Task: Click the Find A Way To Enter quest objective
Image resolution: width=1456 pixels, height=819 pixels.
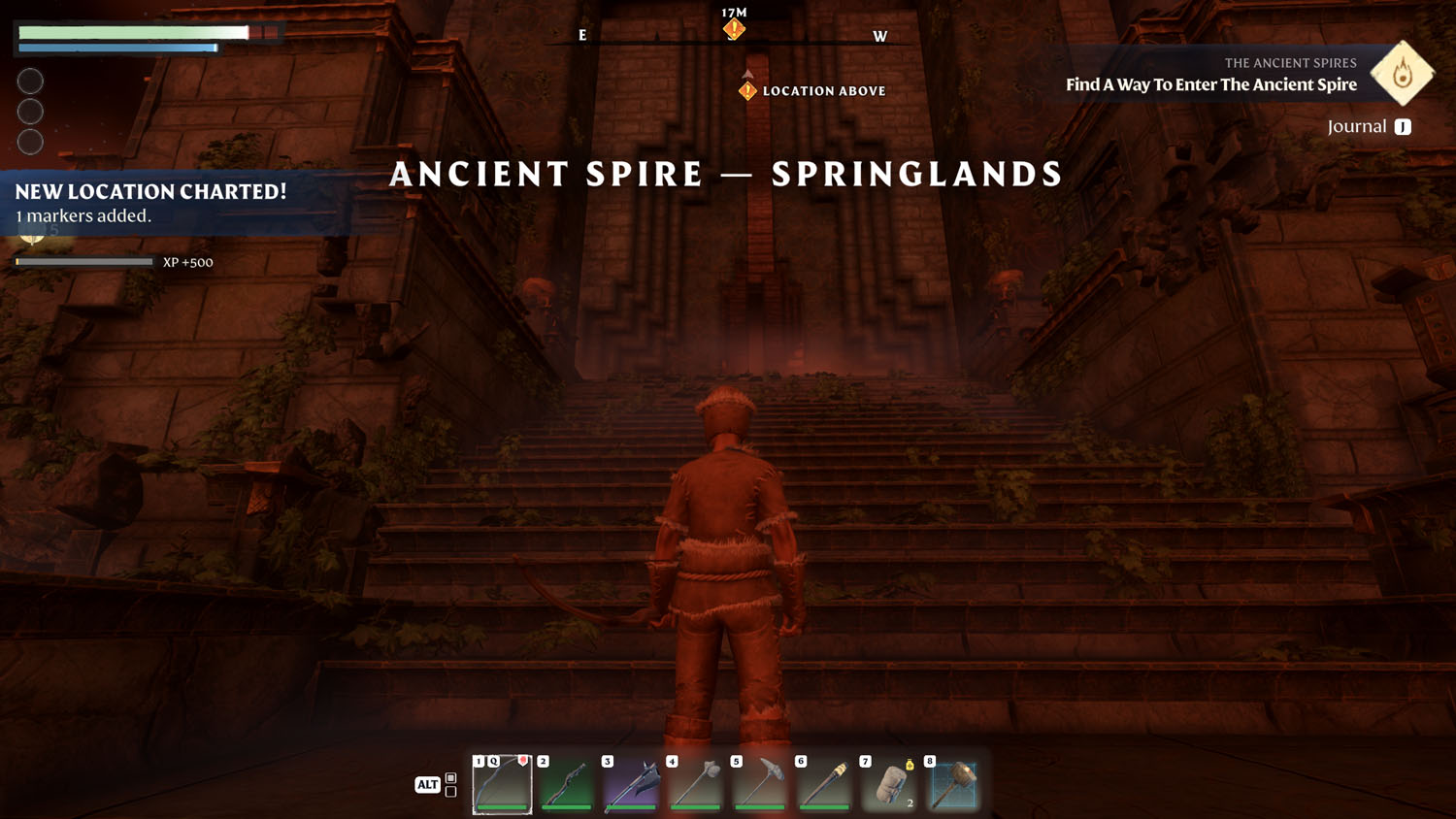Action: [1211, 84]
